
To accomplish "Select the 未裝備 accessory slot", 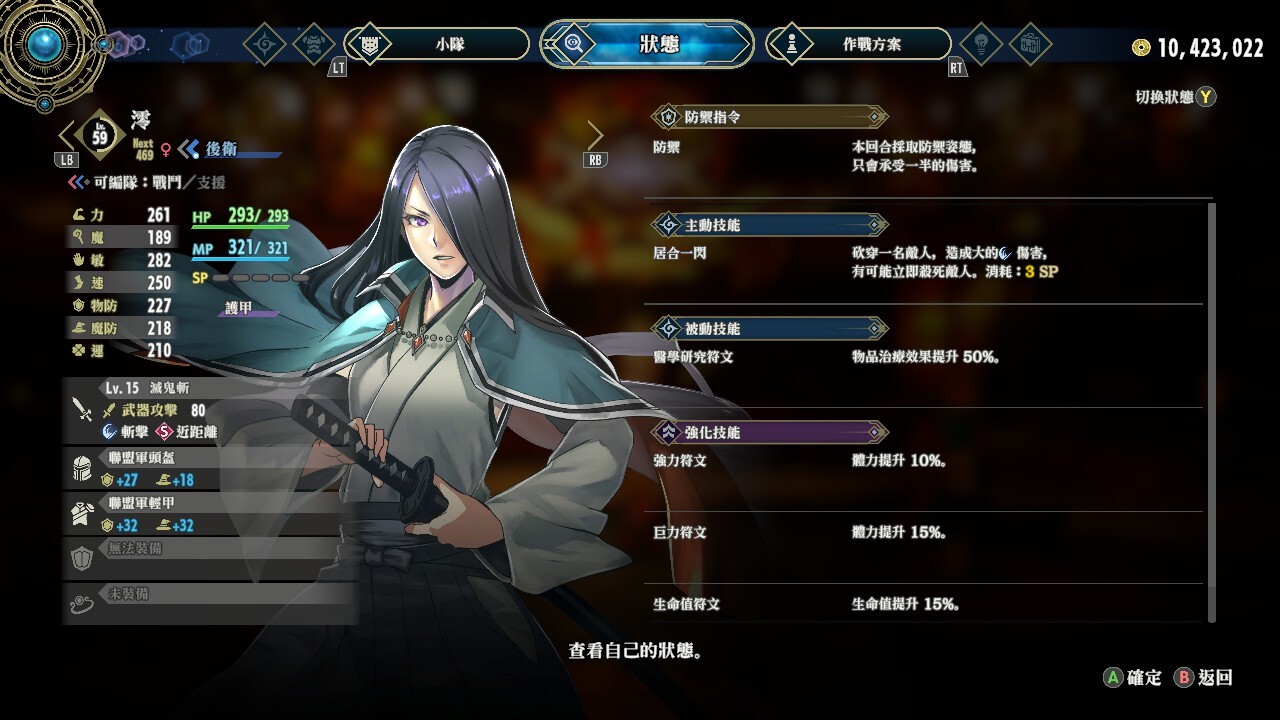I will [210, 602].
